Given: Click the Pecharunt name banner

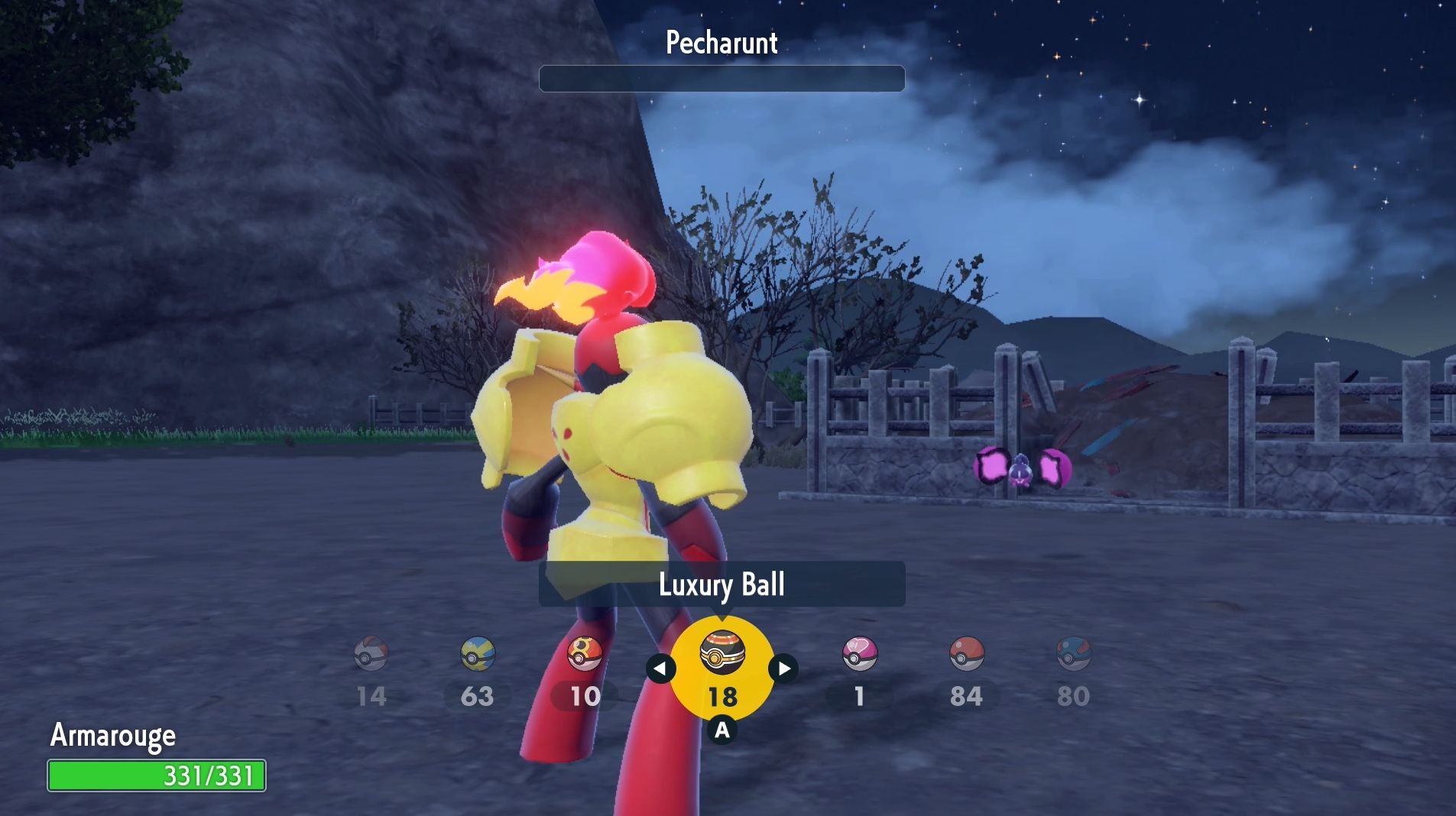Looking at the screenshot, I should click(x=721, y=44).
